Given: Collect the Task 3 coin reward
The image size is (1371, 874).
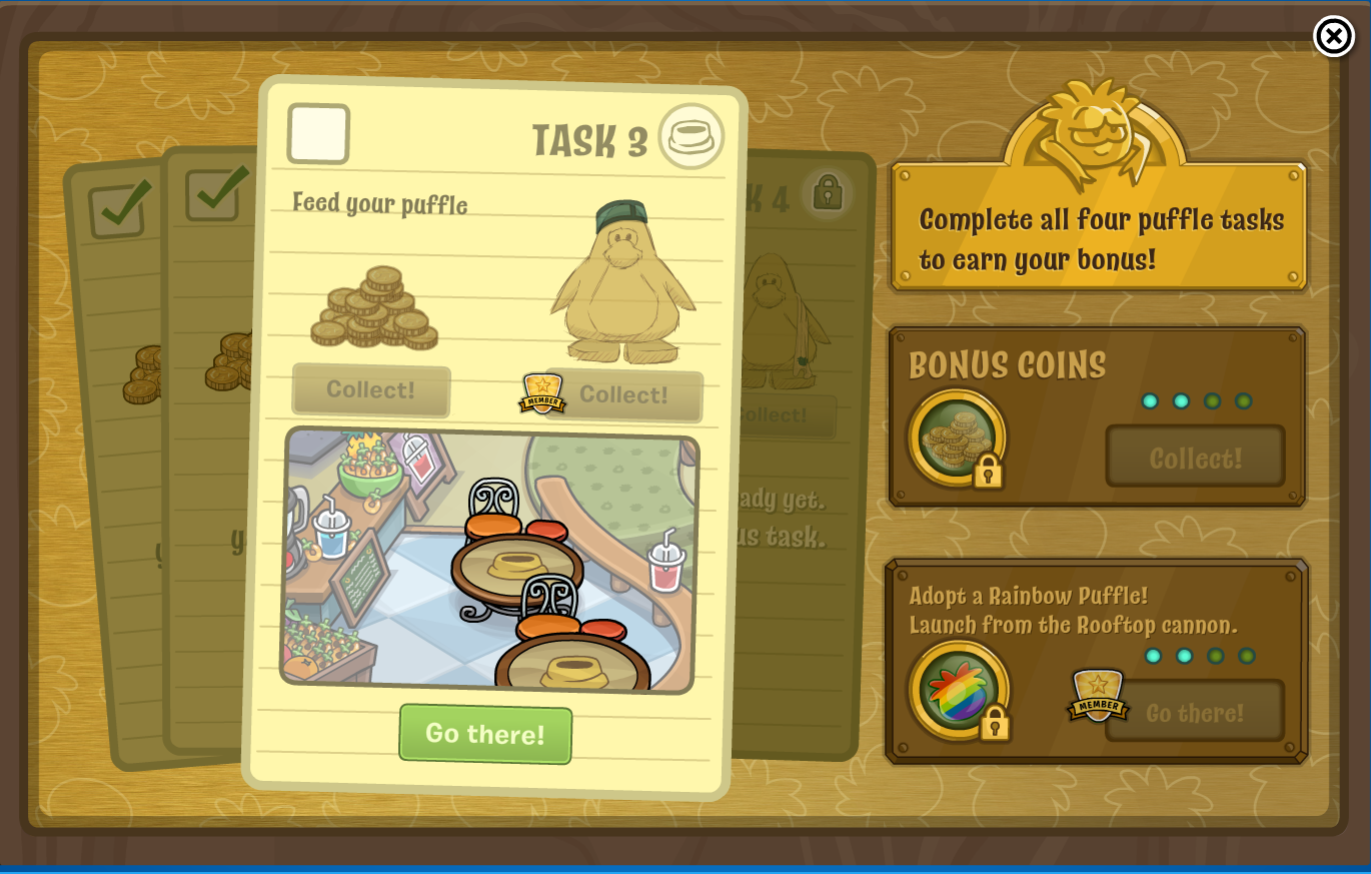Looking at the screenshot, I should 371,390.
